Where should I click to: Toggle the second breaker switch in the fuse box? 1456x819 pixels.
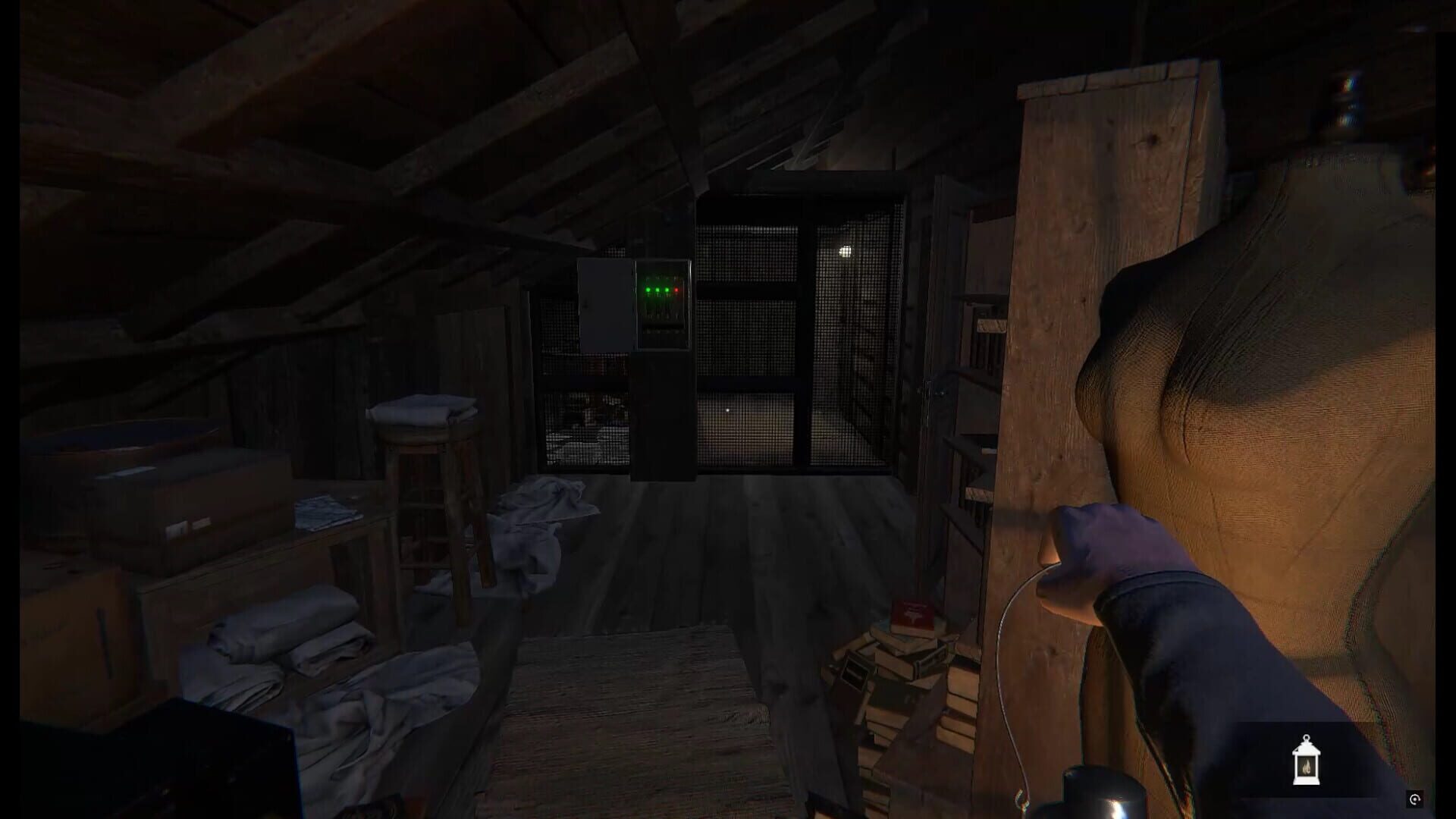pyautogui.click(x=657, y=315)
